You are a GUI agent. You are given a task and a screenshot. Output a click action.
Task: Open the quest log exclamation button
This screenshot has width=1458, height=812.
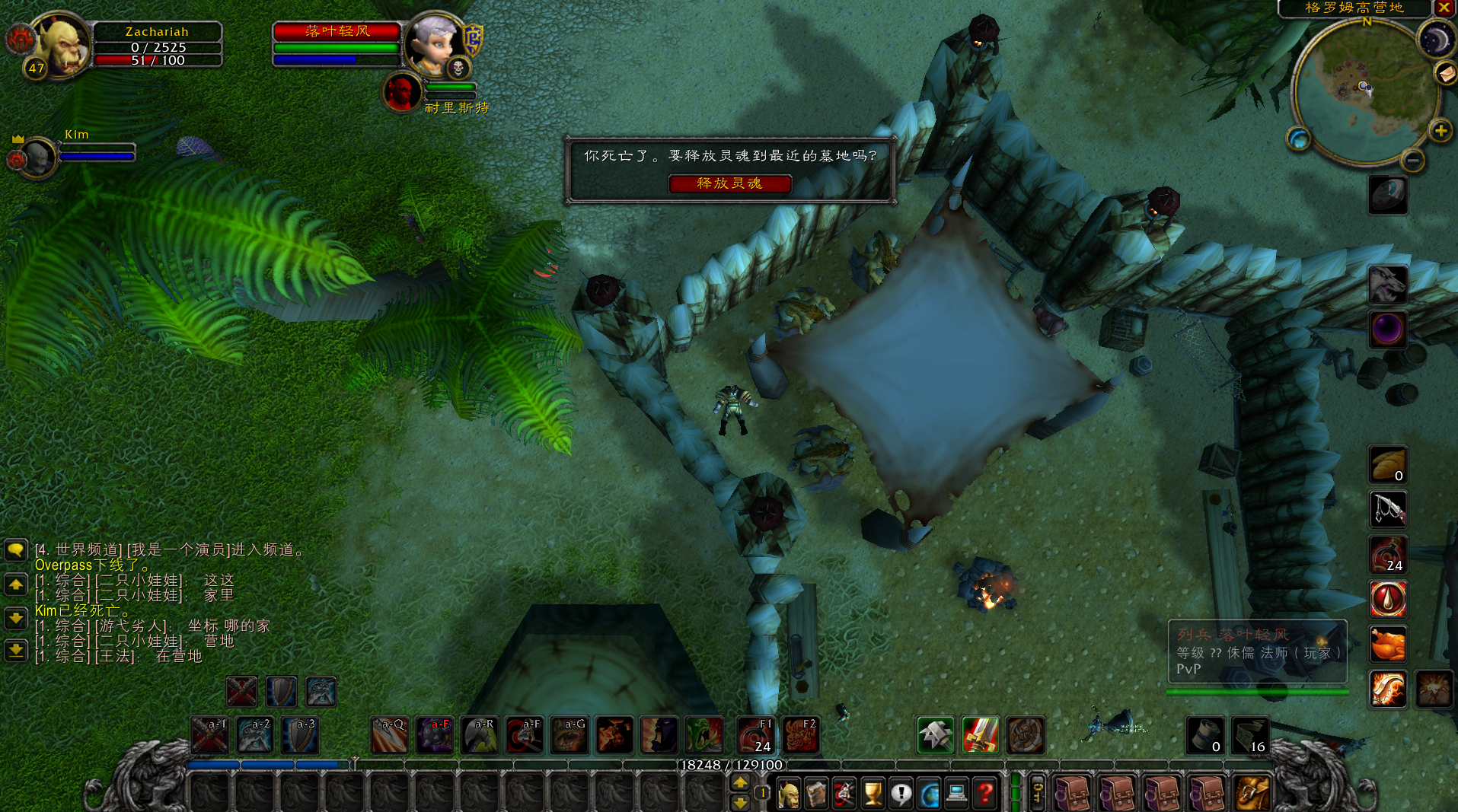tap(901, 794)
